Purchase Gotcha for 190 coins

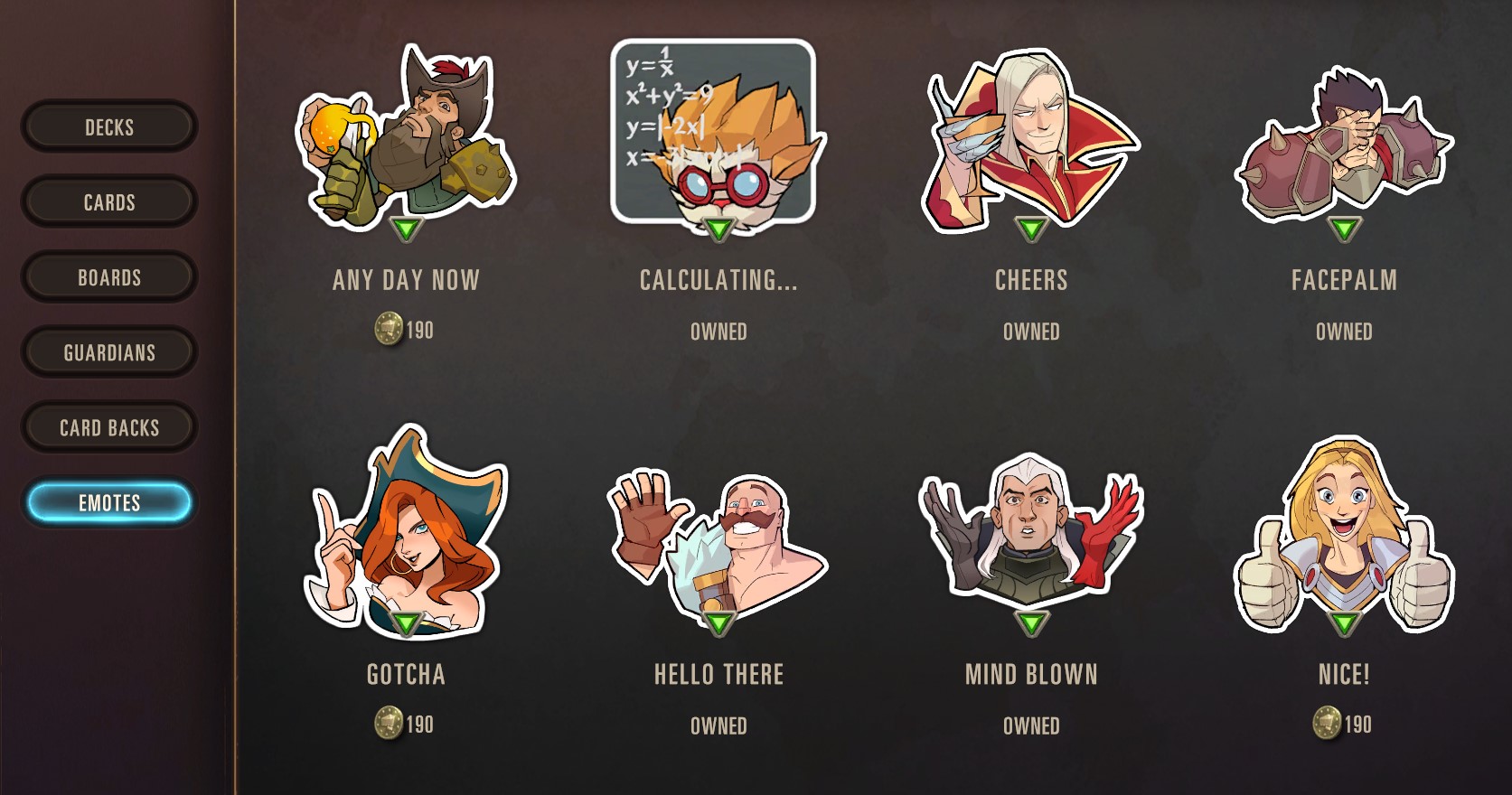click(405, 725)
